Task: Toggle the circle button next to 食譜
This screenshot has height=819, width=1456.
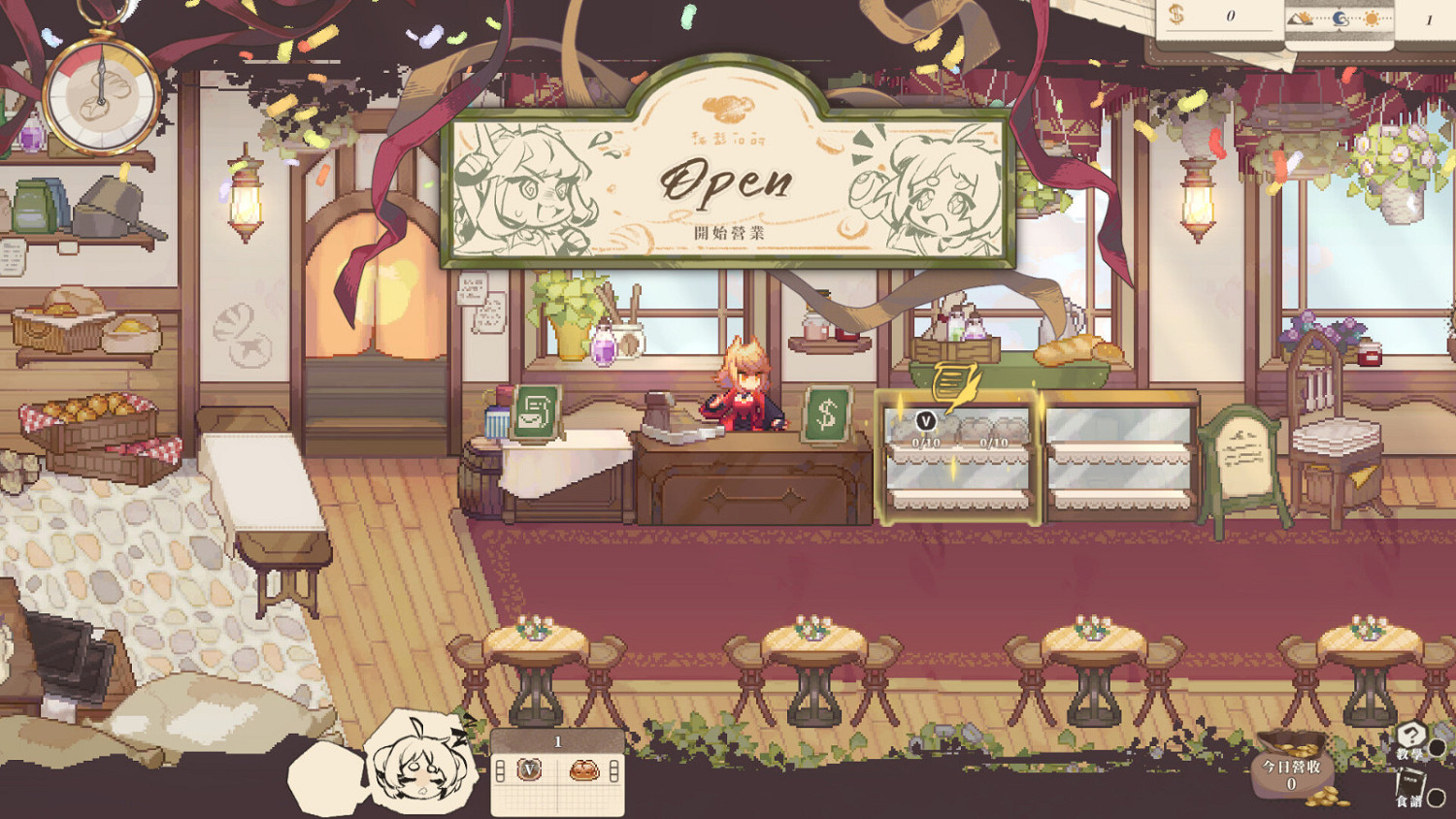Action: tap(1437, 798)
